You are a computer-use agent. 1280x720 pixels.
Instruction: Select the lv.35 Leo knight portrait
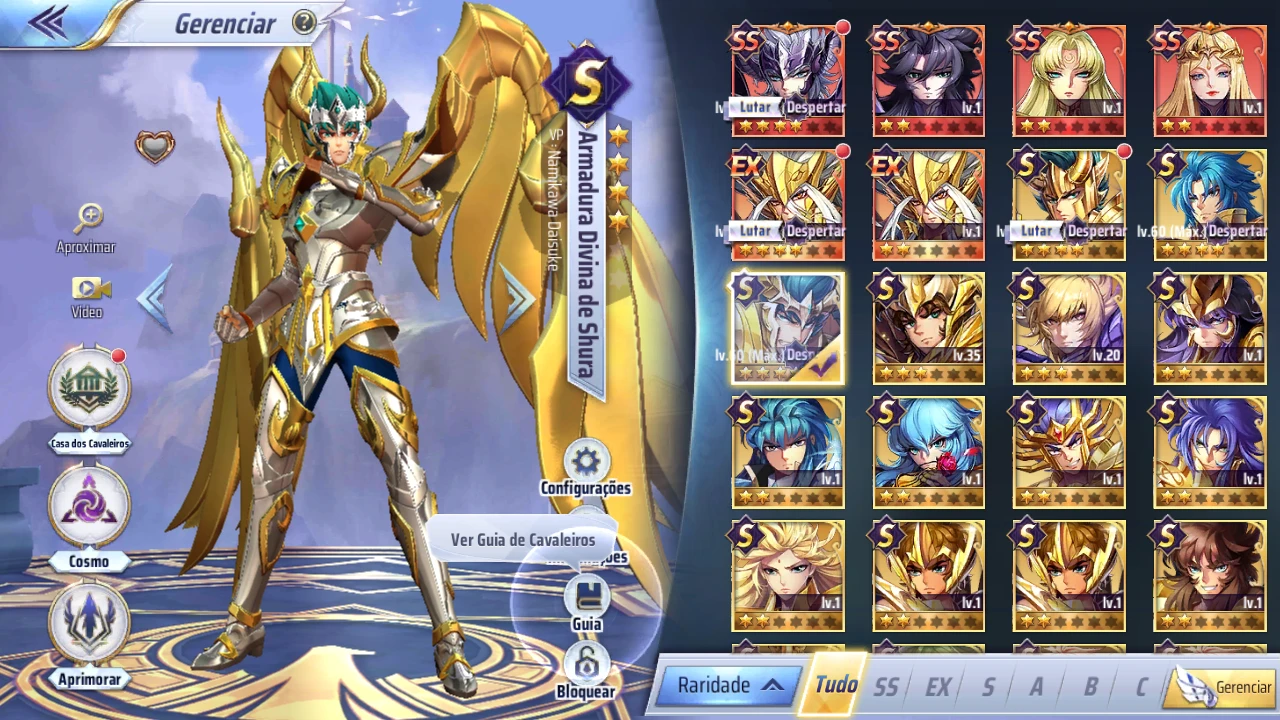coord(927,327)
